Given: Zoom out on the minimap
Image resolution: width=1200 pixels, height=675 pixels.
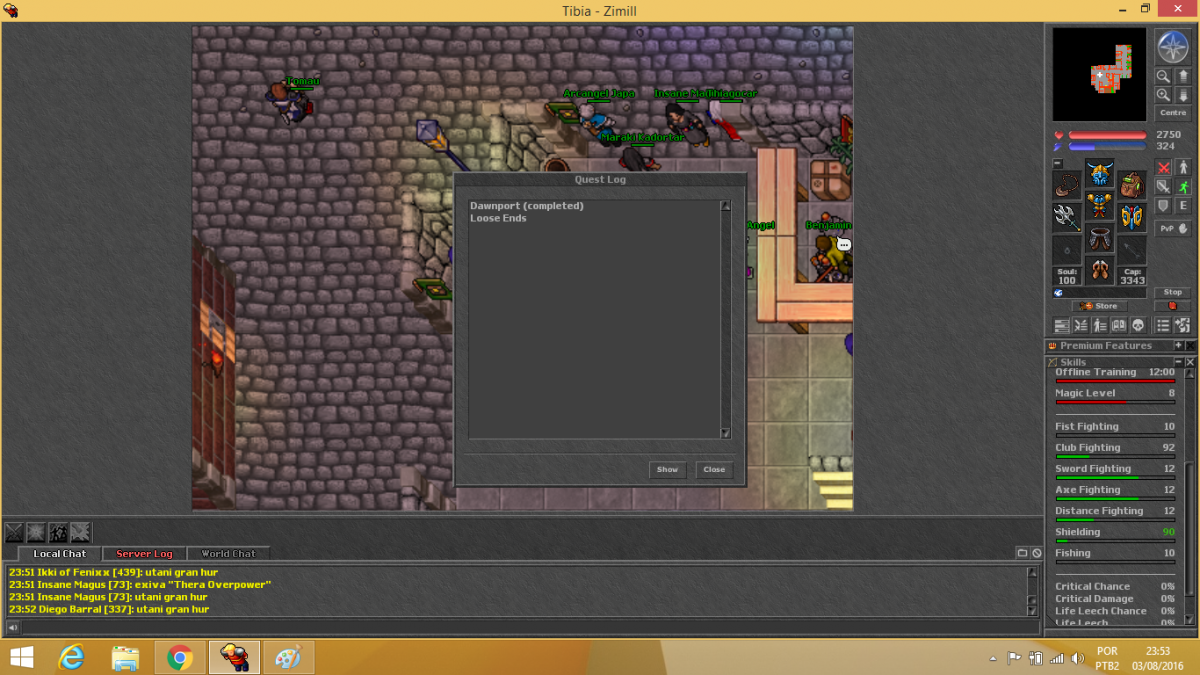Looking at the screenshot, I should [1163, 76].
